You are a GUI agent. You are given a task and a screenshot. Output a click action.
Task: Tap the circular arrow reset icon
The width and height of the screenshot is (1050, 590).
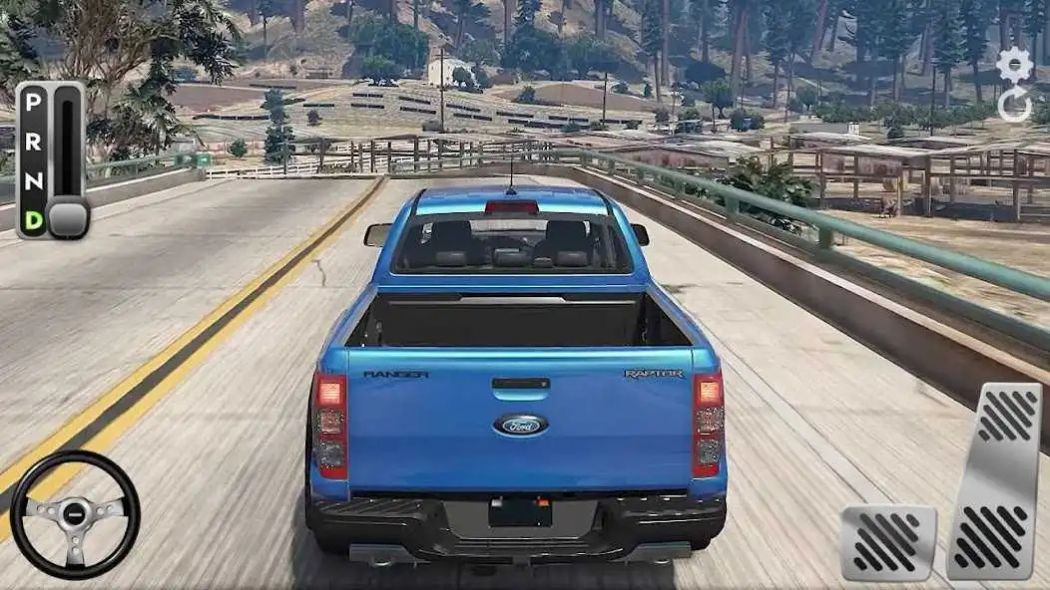1015,106
